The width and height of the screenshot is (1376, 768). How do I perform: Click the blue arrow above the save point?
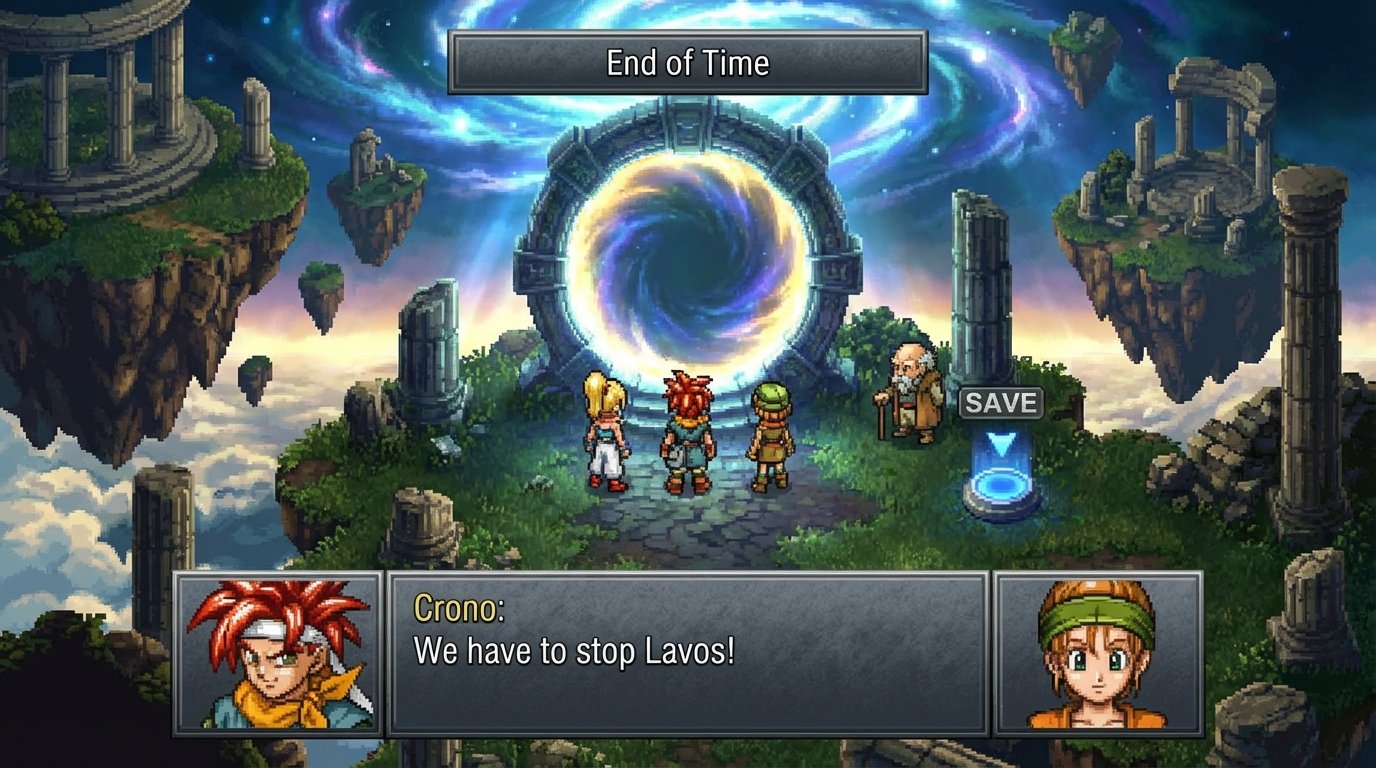(1000, 442)
